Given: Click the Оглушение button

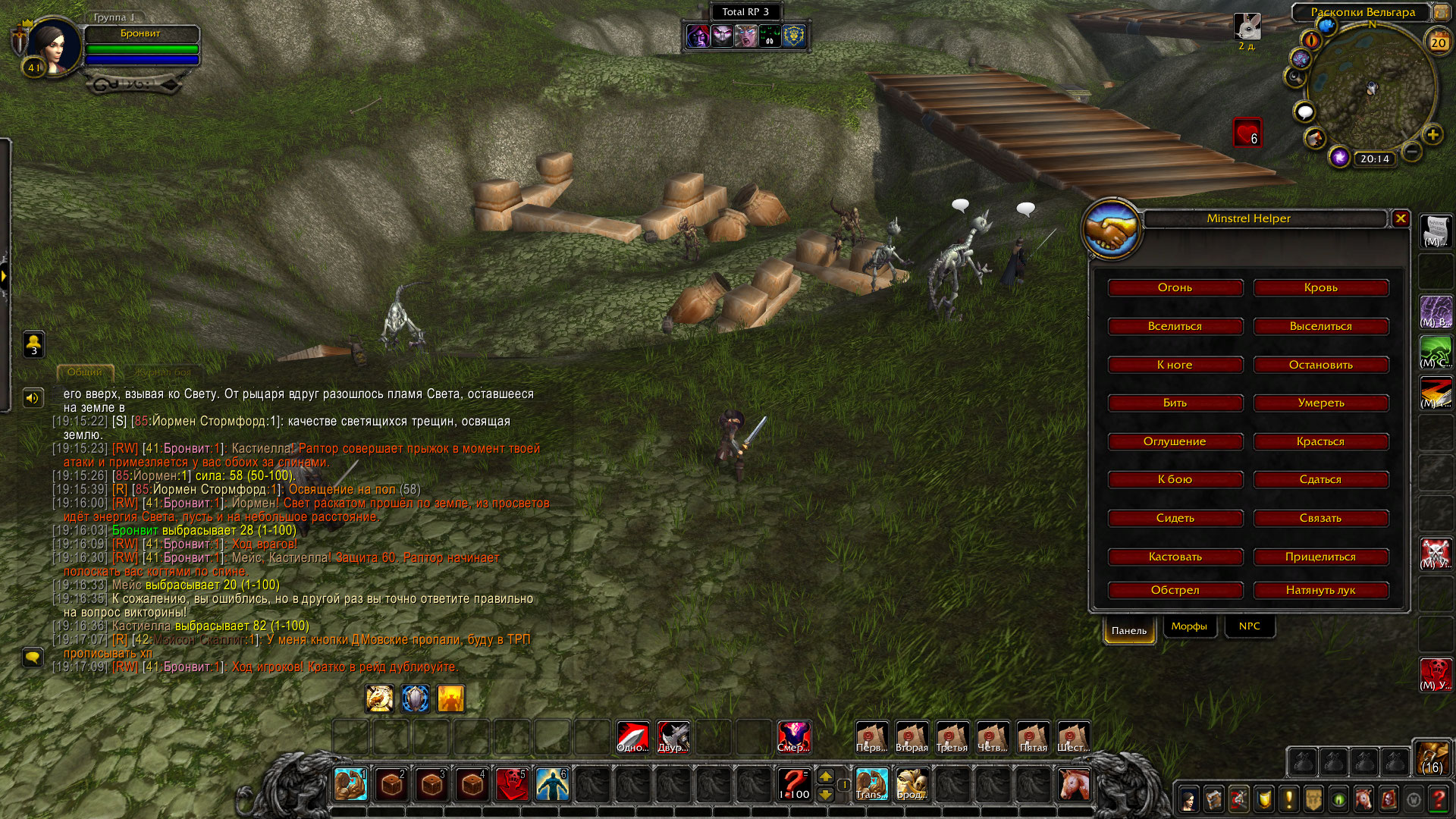Looking at the screenshot, I should [1175, 441].
